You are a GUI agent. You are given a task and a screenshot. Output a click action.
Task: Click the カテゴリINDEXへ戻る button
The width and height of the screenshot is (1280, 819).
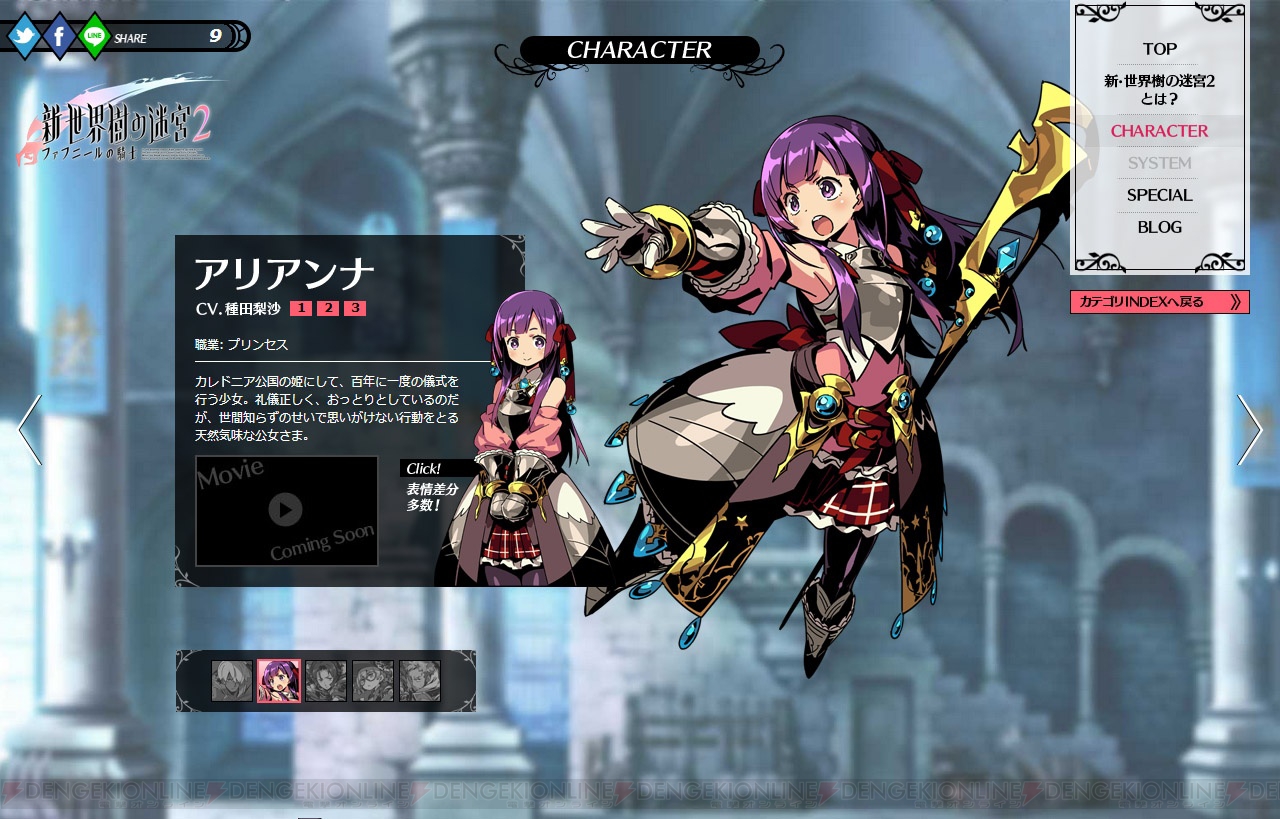click(x=1159, y=302)
